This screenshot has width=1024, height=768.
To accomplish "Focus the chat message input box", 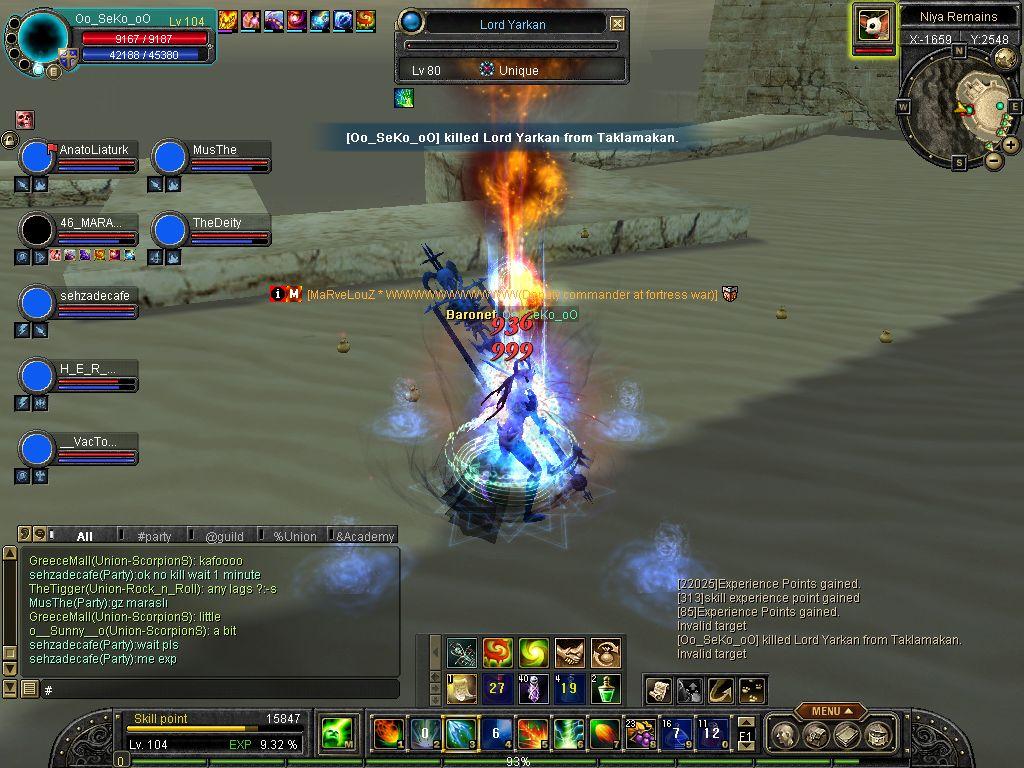I will 220,689.
